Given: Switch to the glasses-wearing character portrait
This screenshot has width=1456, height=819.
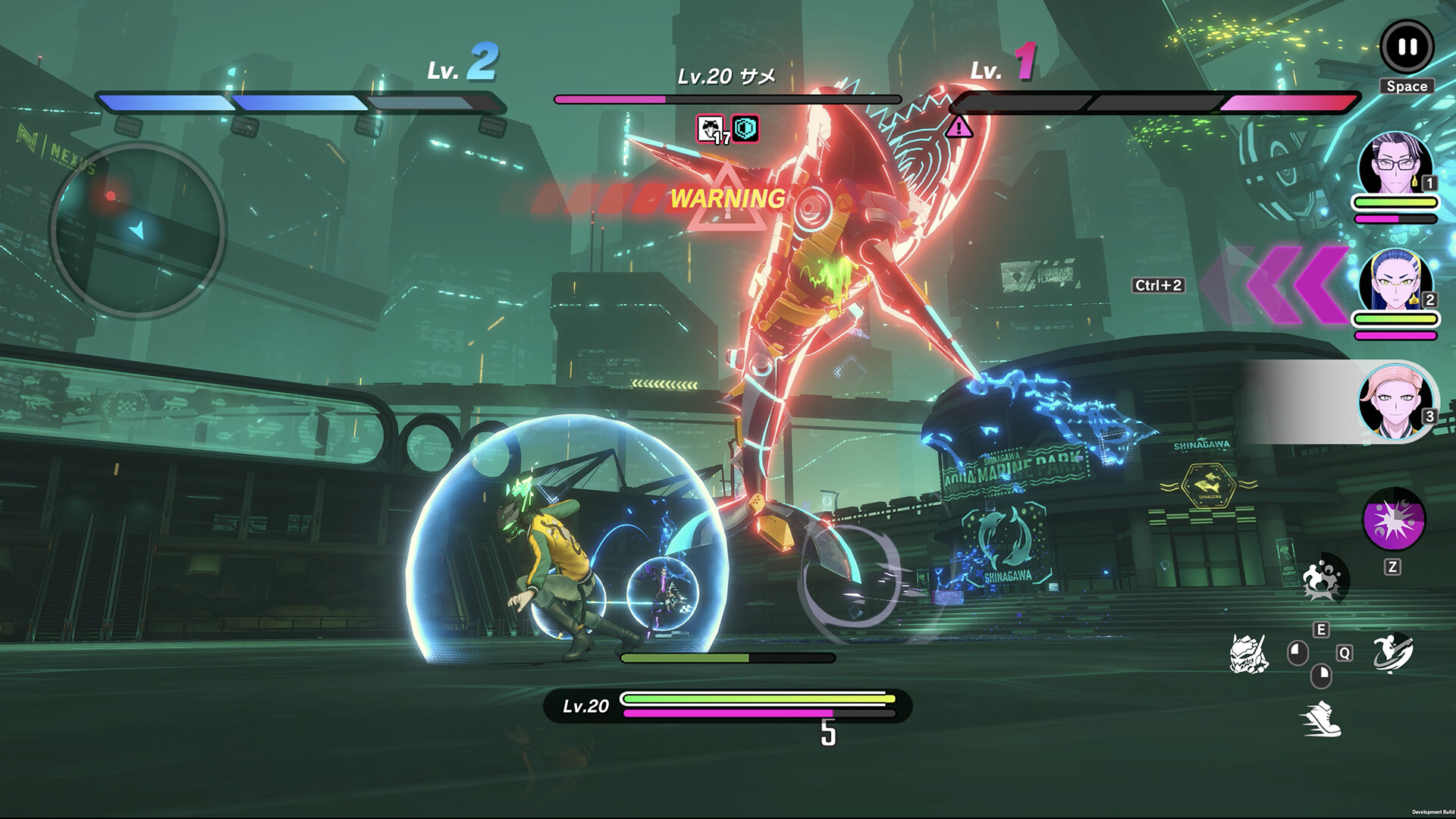Looking at the screenshot, I should click(x=1395, y=165).
